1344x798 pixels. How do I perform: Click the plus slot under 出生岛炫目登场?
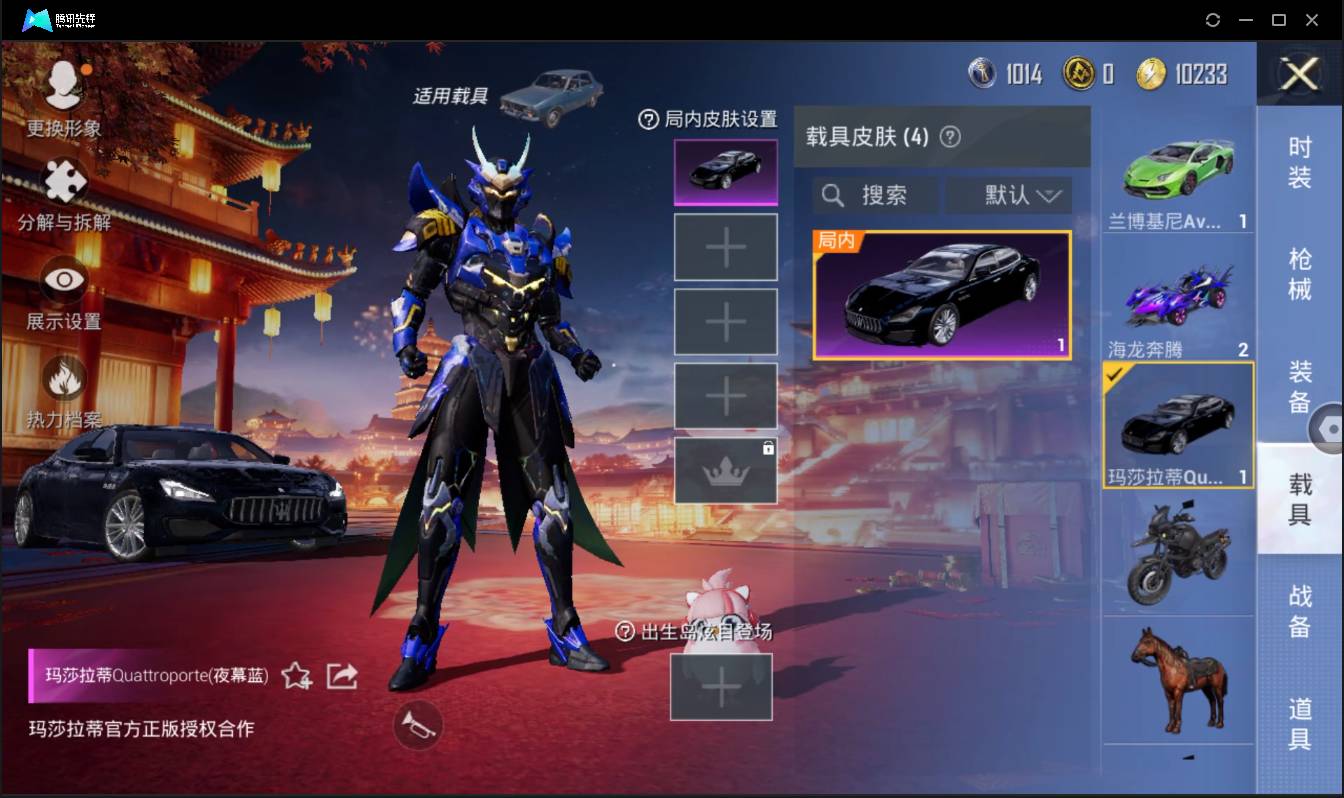(x=722, y=687)
